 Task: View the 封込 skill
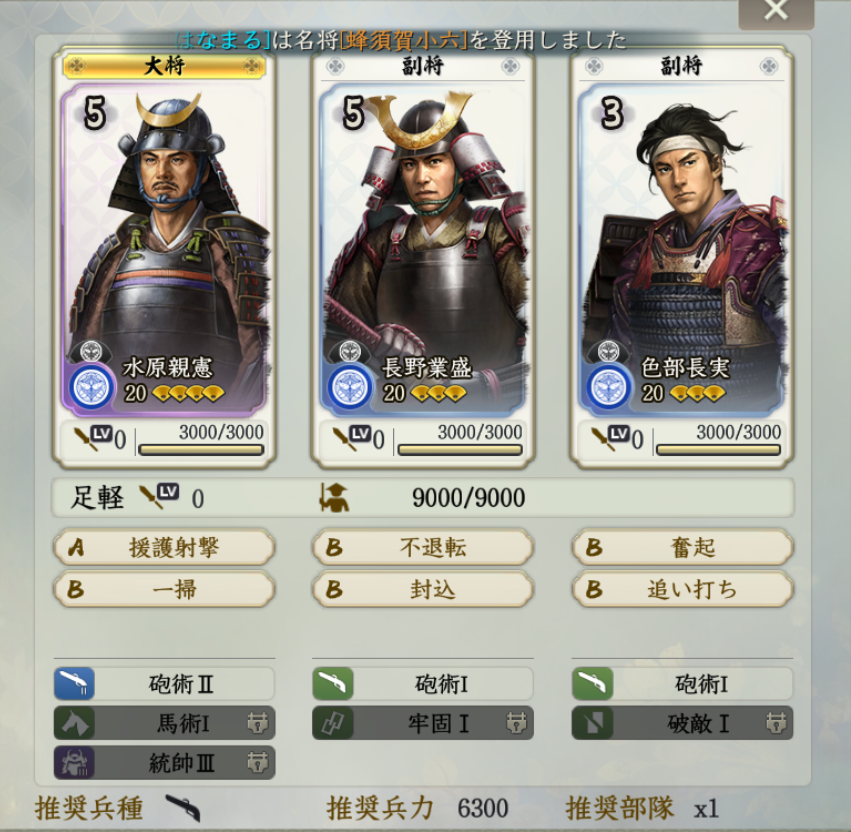click(x=423, y=589)
